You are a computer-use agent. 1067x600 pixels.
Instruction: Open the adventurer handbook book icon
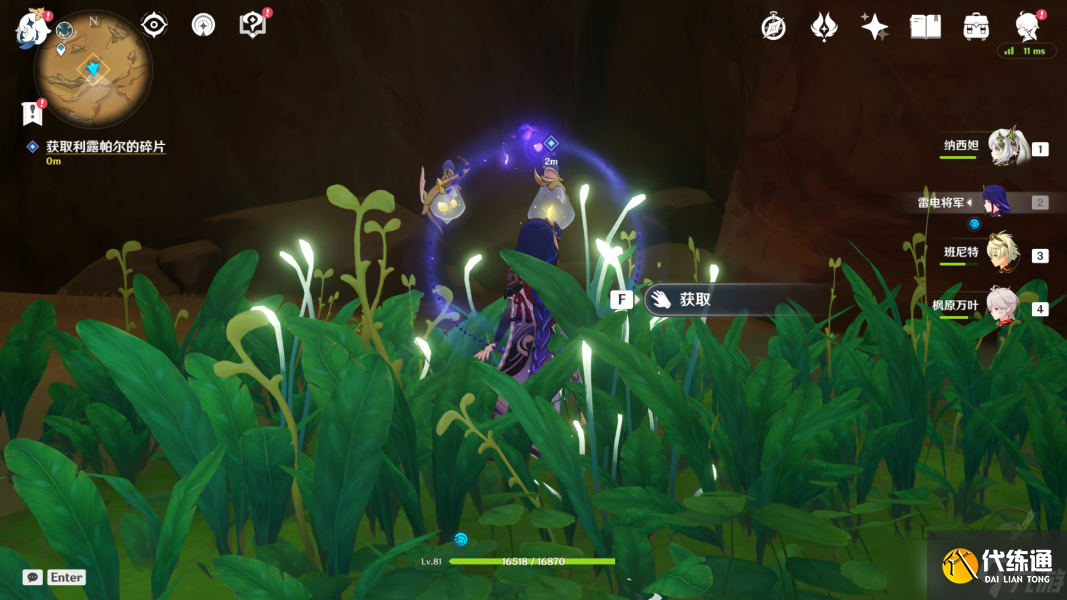tap(925, 27)
